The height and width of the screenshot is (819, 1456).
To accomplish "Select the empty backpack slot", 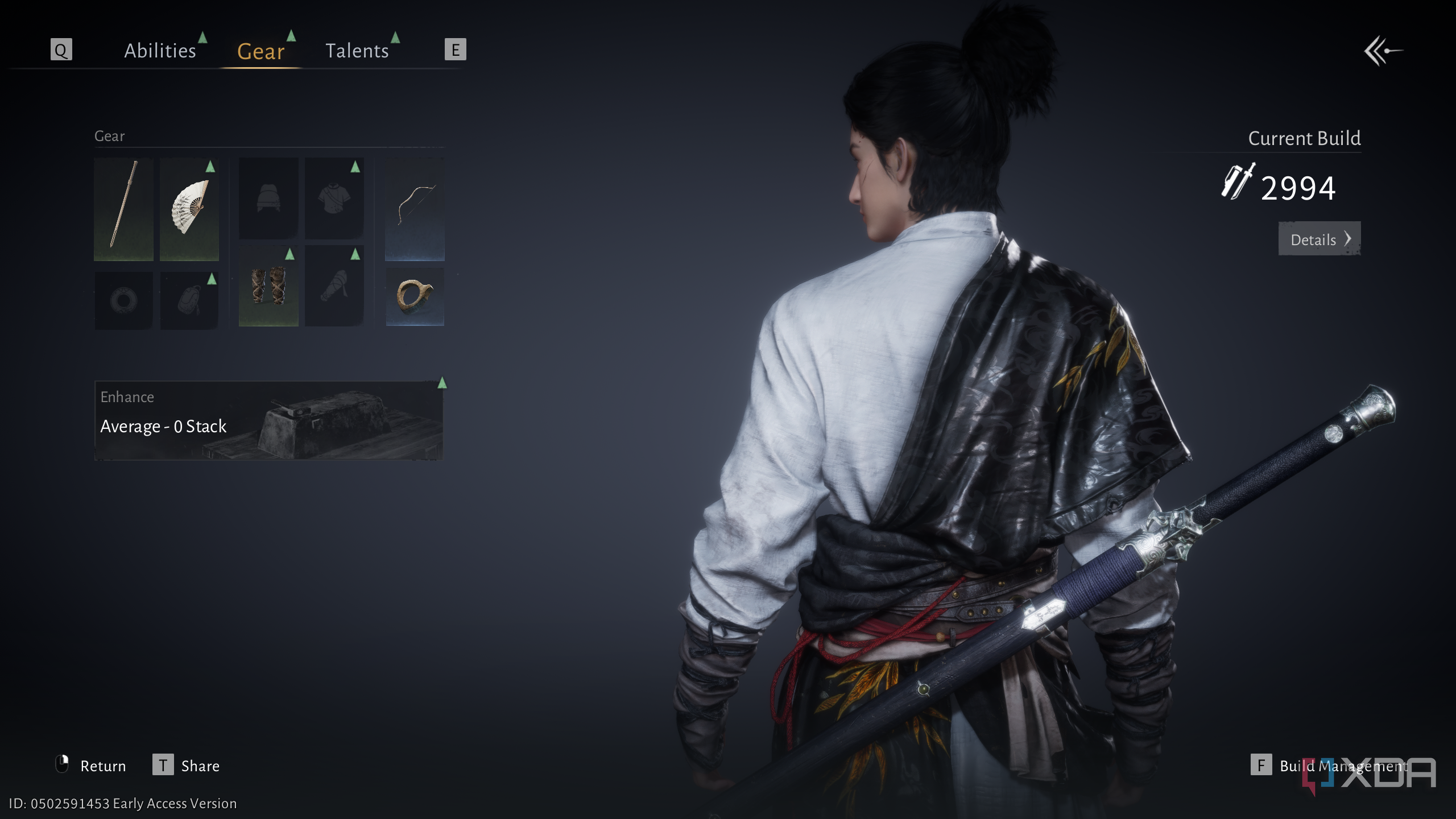I will pos(189,300).
